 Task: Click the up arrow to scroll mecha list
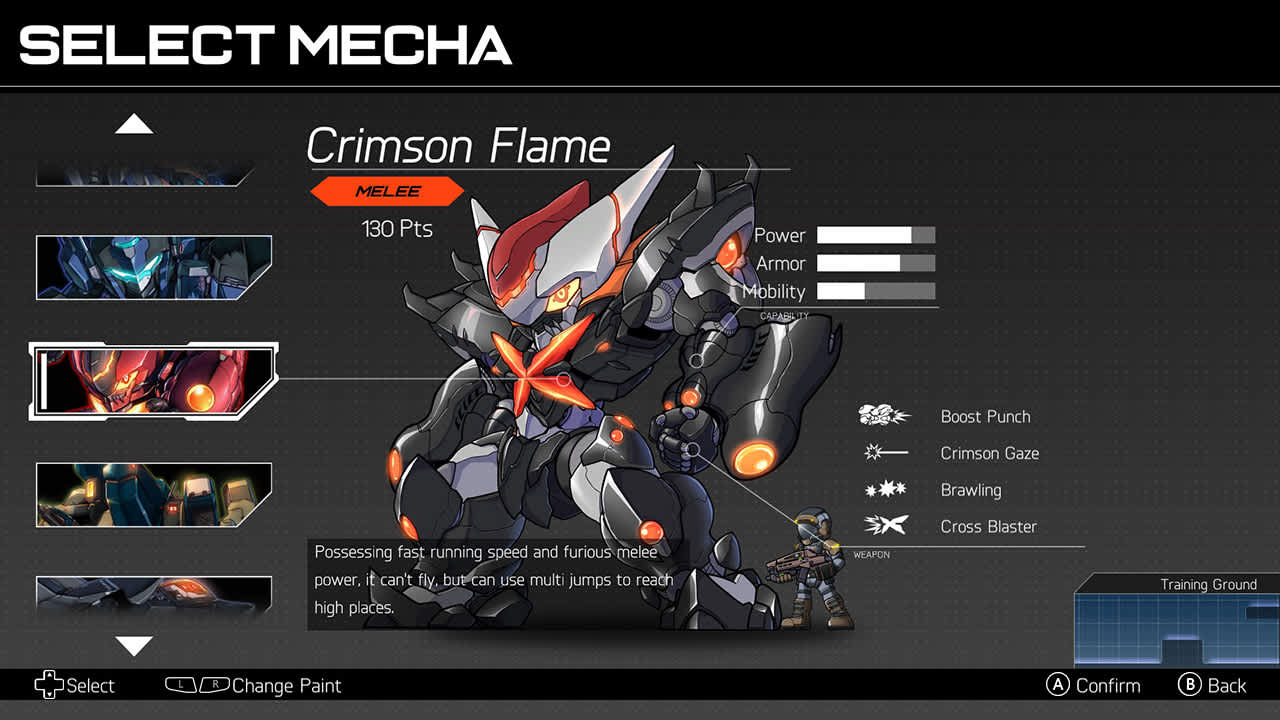pyautogui.click(x=135, y=122)
